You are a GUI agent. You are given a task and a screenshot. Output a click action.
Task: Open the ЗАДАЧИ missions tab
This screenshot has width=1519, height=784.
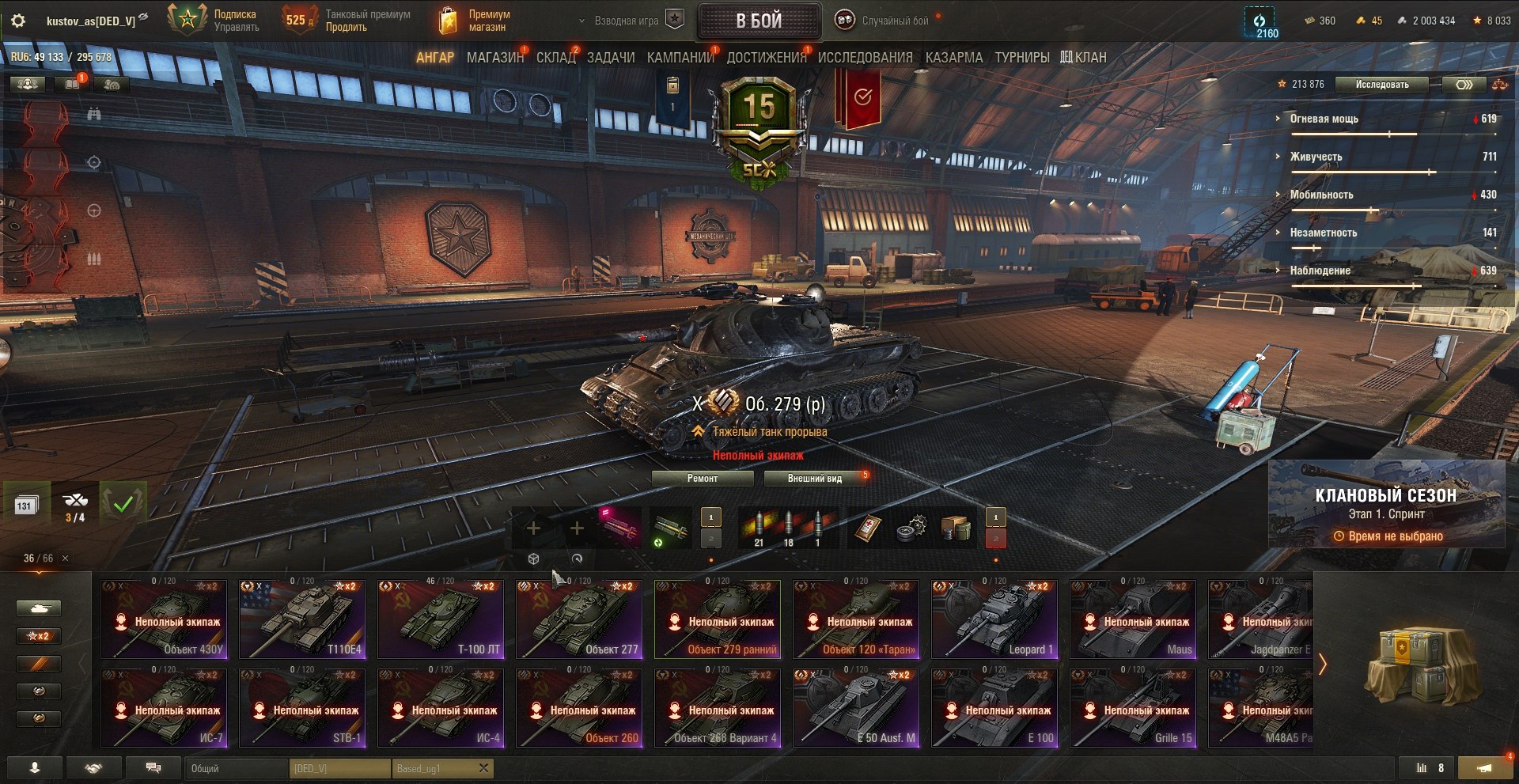[611, 58]
